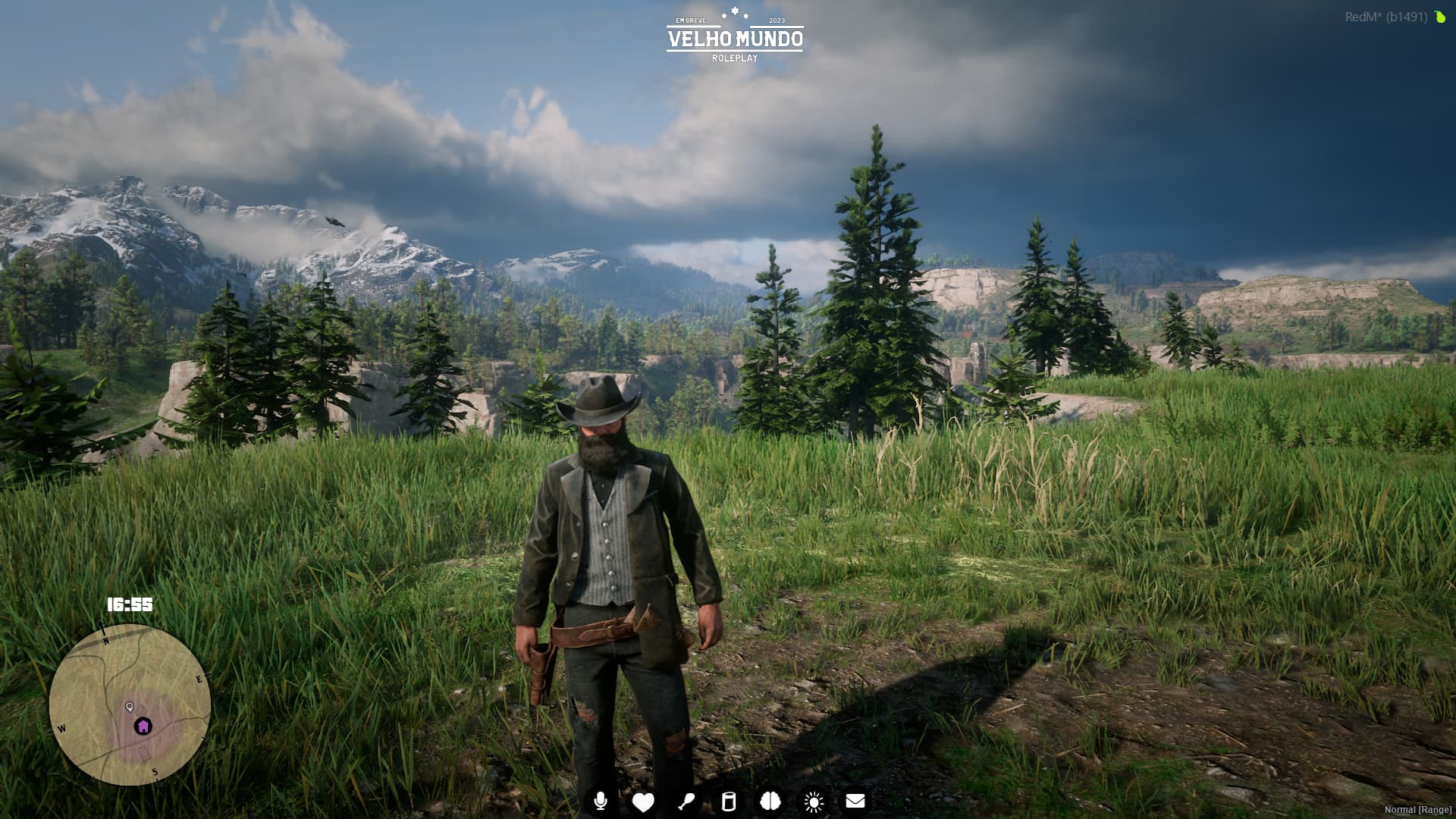Image resolution: width=1456 pixels, height=819 pixels.
Task: Select the chicken-leg hunger indicator icon
Action: click(x=685, y=800)
